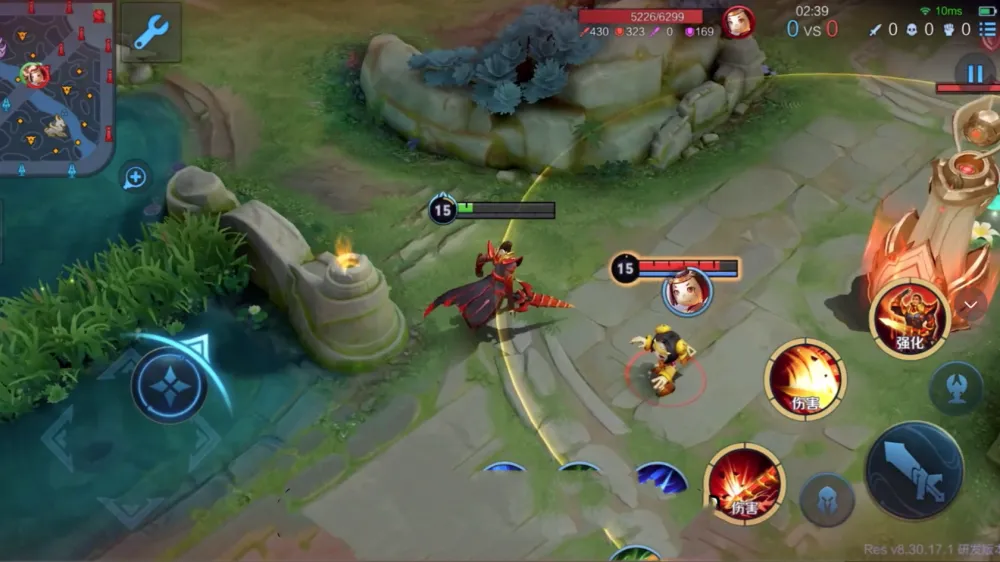Screen dimensions: 1000x562
Task: Use the 伤害 flaming sword burst skill
Action: [744, 484]
